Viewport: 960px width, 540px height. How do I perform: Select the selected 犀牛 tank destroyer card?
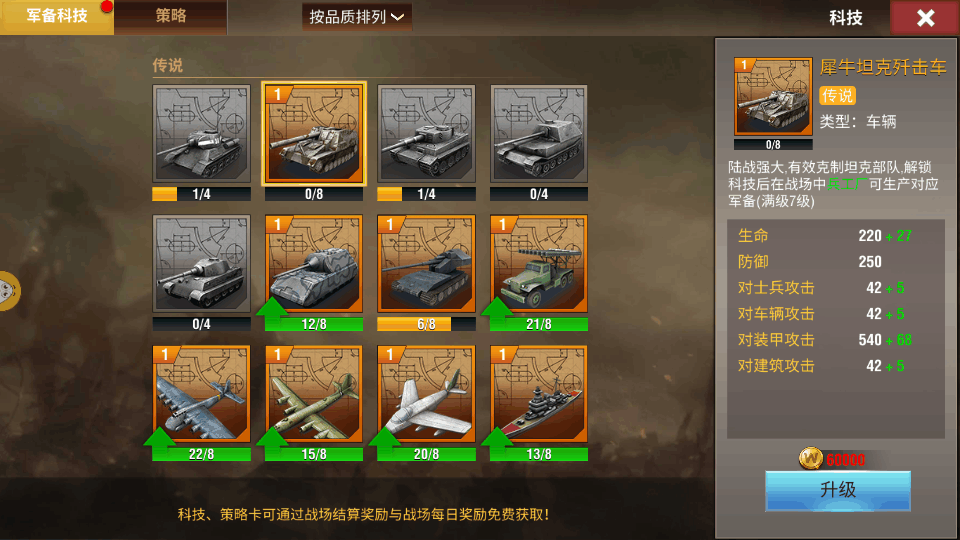pyautogui.click(x=313, y=135)
